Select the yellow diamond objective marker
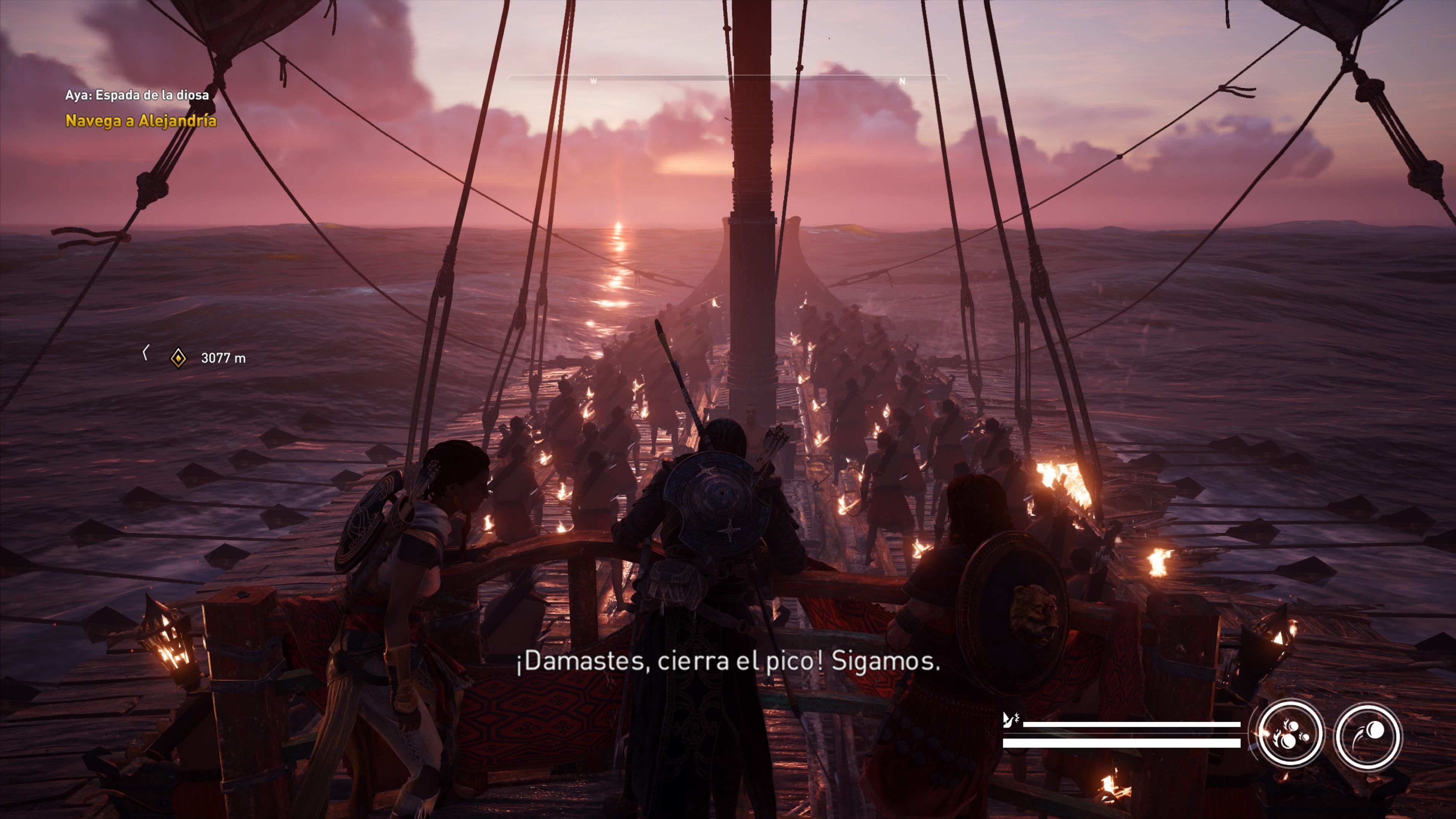This screenshot has width=1456, height=819. click(x=178, y=358)
